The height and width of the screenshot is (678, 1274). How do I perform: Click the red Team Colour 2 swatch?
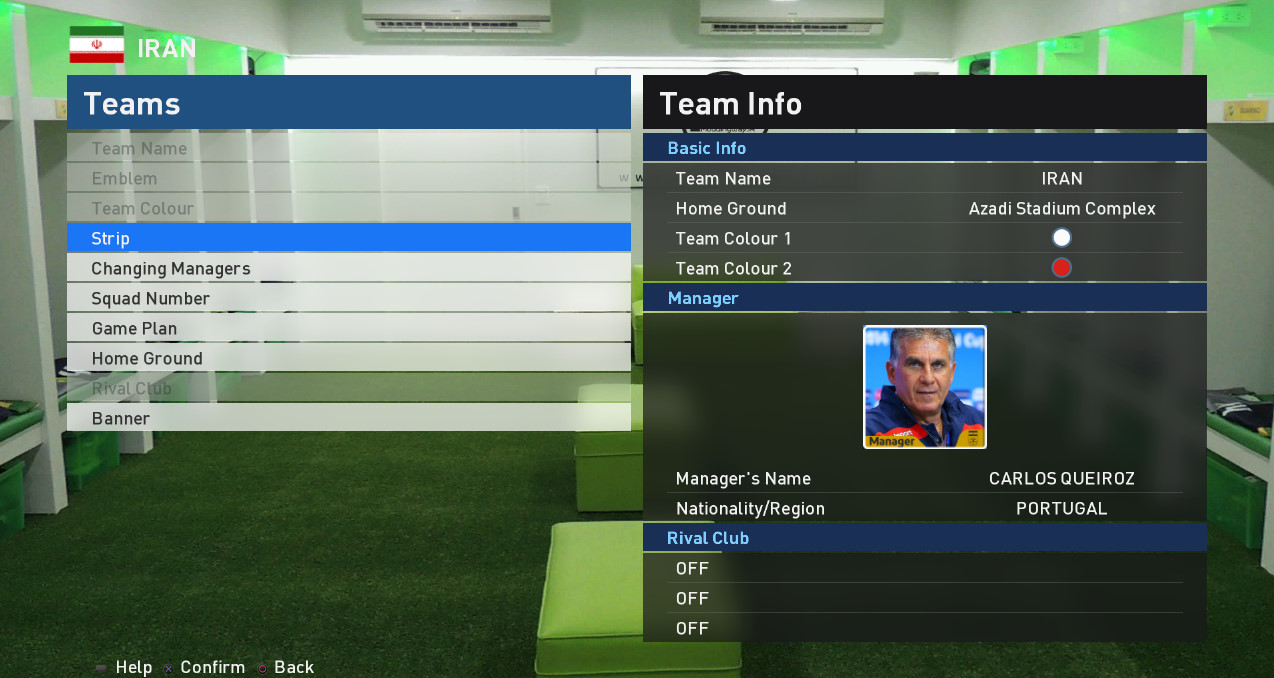click(1061, 268)
